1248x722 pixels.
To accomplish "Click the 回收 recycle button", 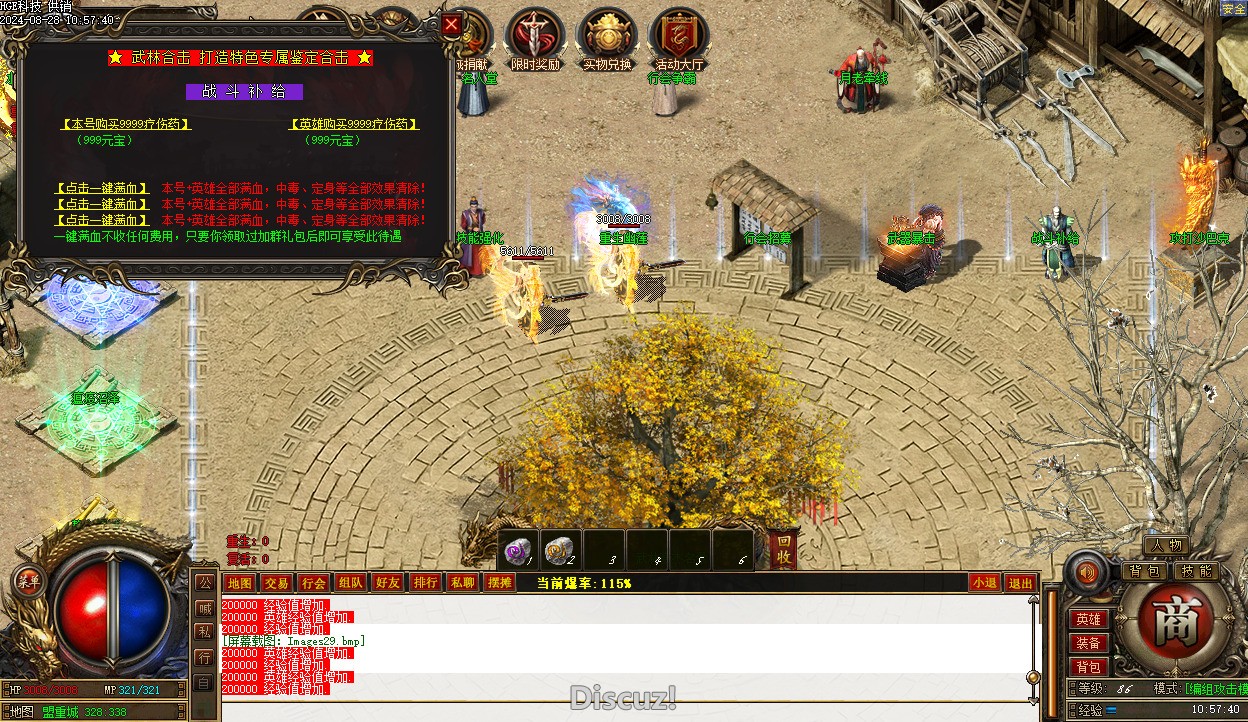I will point(785,548).
